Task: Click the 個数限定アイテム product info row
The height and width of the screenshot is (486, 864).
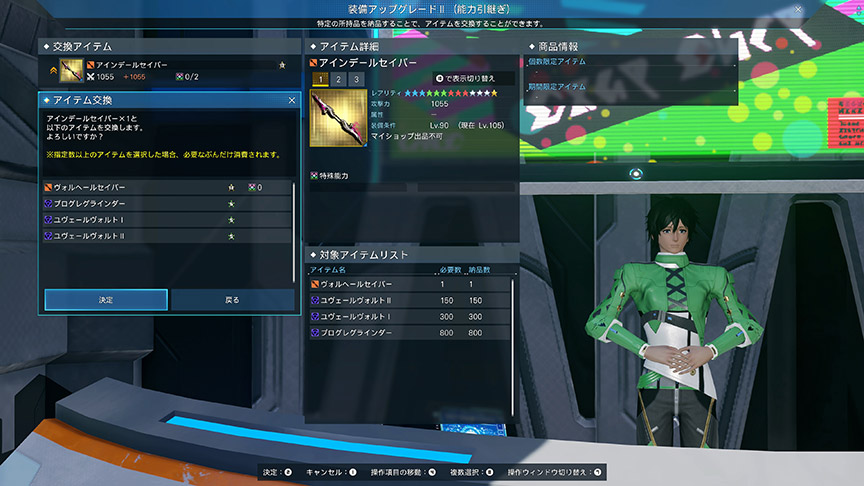Action: click(630, 62)
